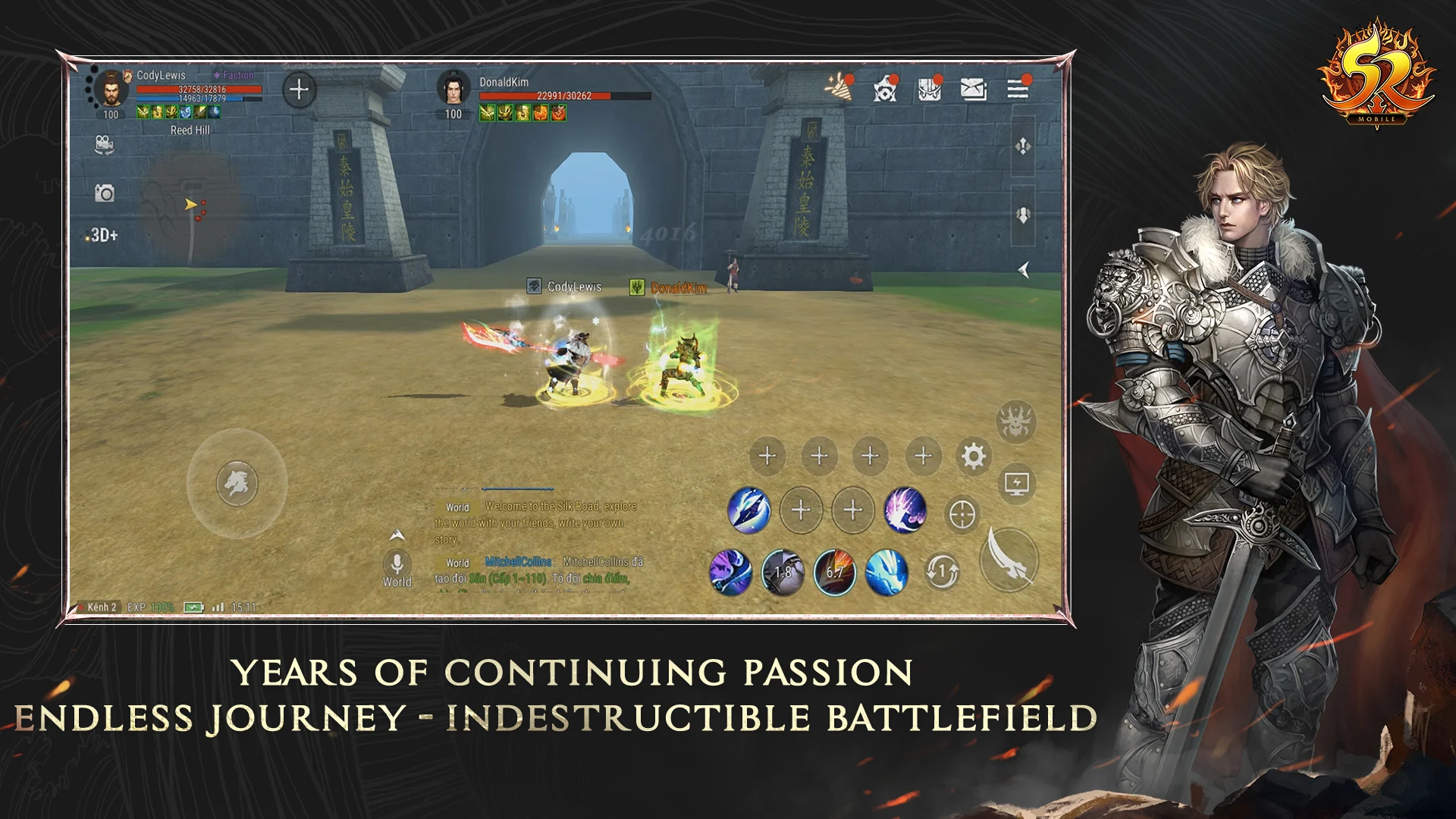Activate the skill showing 6.7 cooldown
The width and height of the screenshot is (1456, 819).
834,572
